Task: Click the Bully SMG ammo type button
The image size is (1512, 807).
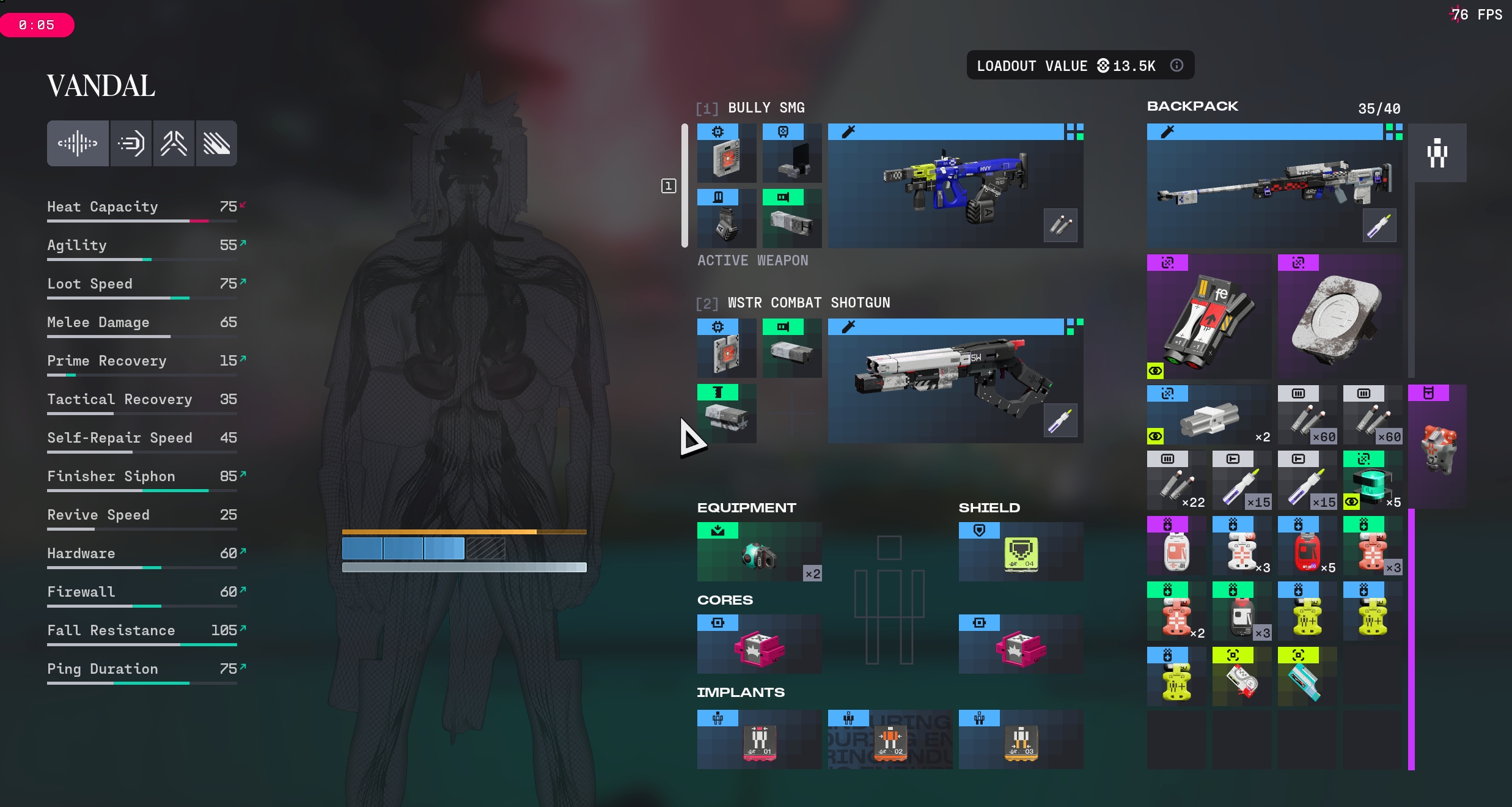Action: click(x=1060, y=226)
